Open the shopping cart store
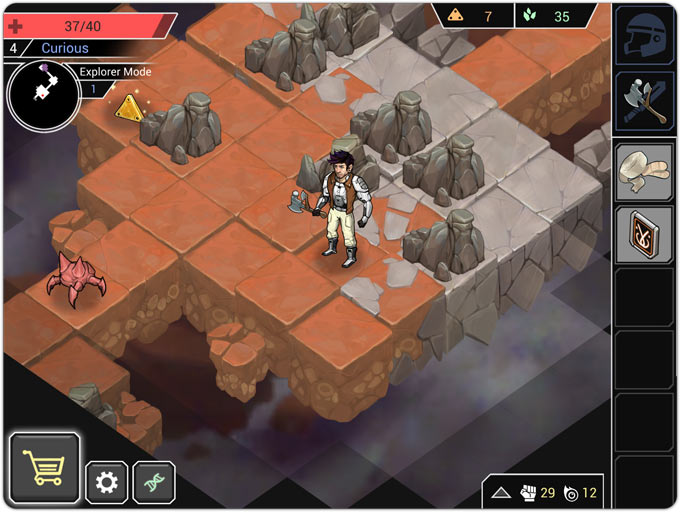 click(45, 467)
